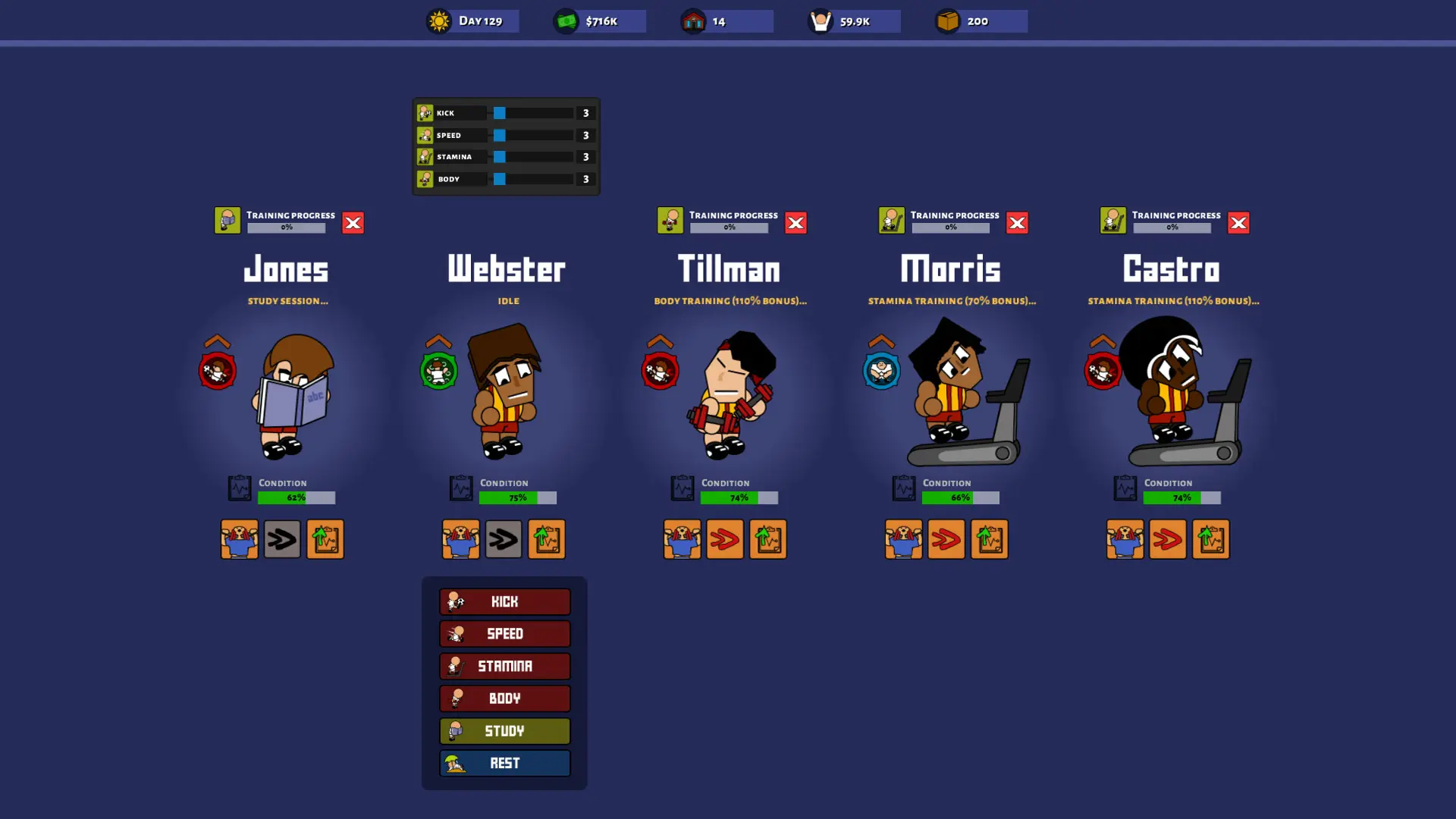The image size is (1456, 819).
Task: Select Webster's green position badge
Action: (x=438, y=371)
